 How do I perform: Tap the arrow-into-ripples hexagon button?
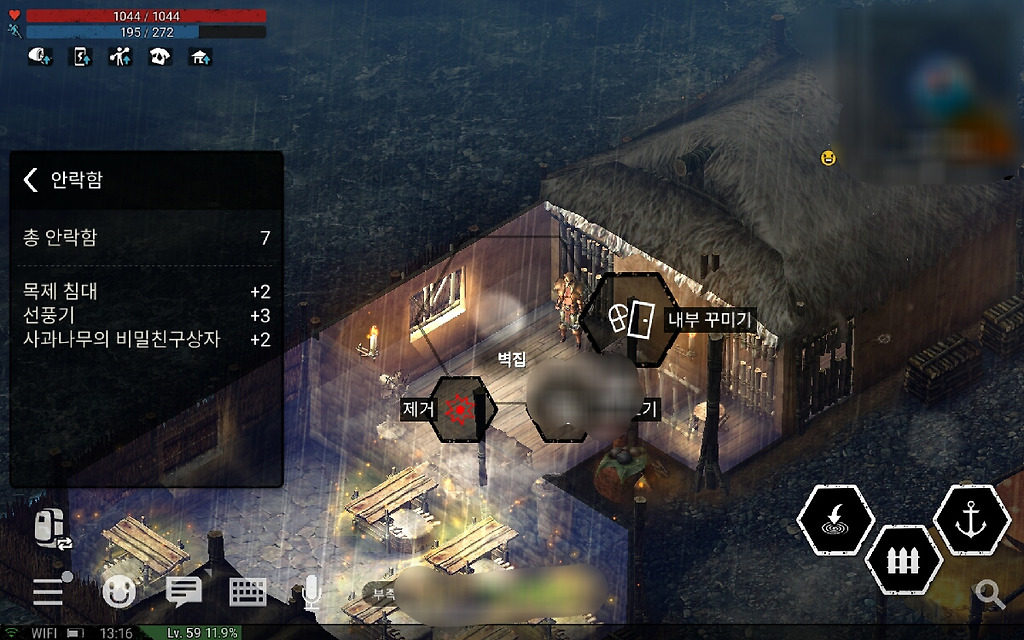(835, 520)
